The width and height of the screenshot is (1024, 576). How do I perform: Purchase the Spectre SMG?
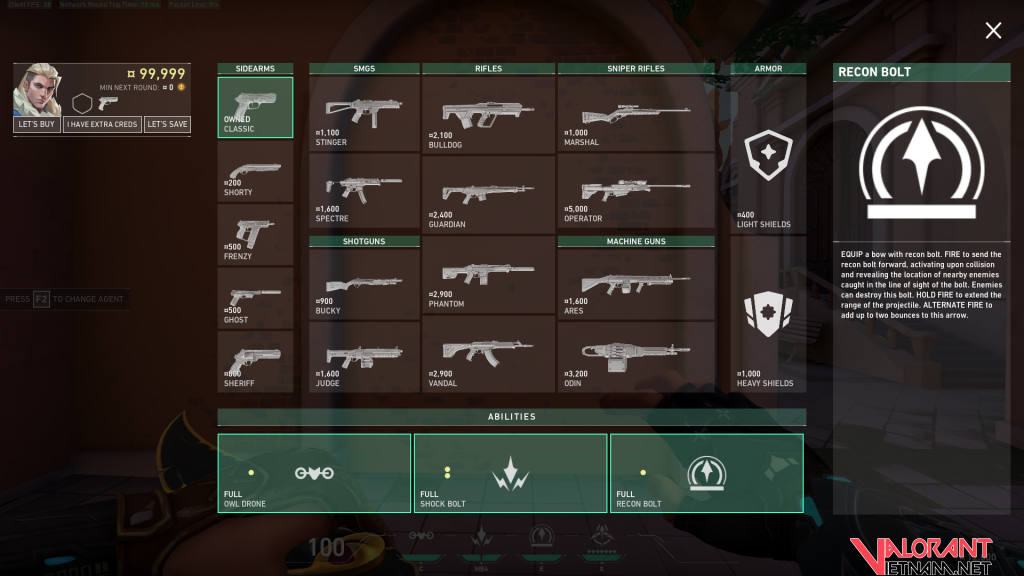pyautogui.click(x=364, y=190)
